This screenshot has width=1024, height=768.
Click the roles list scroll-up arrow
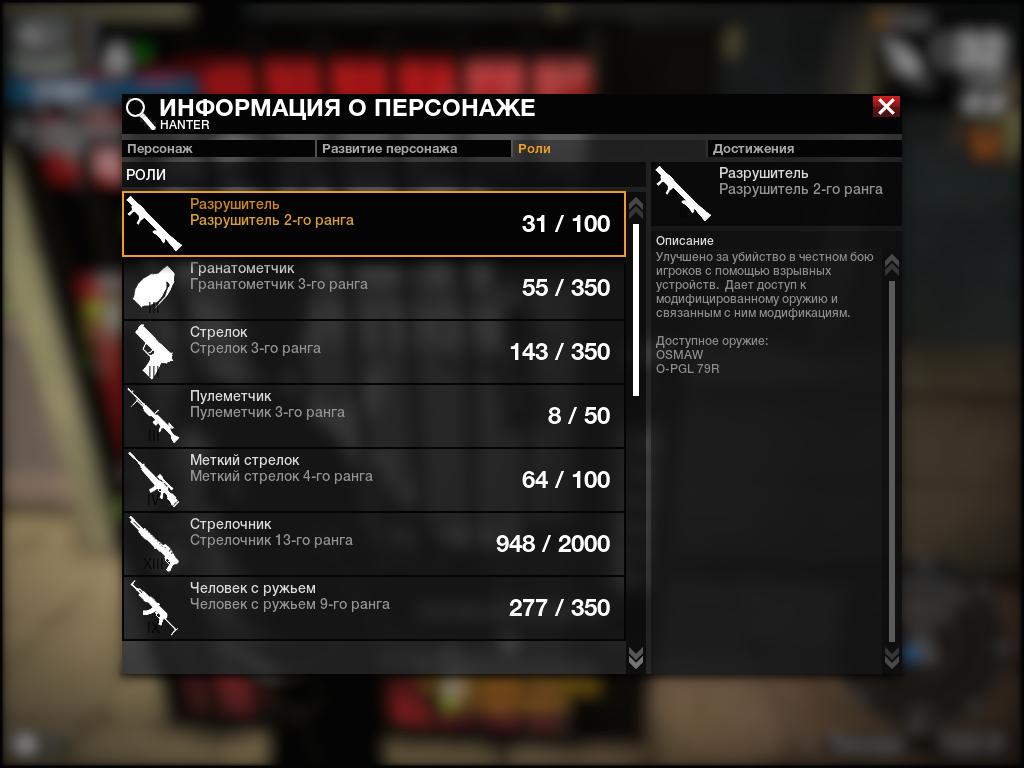point(635,208)
